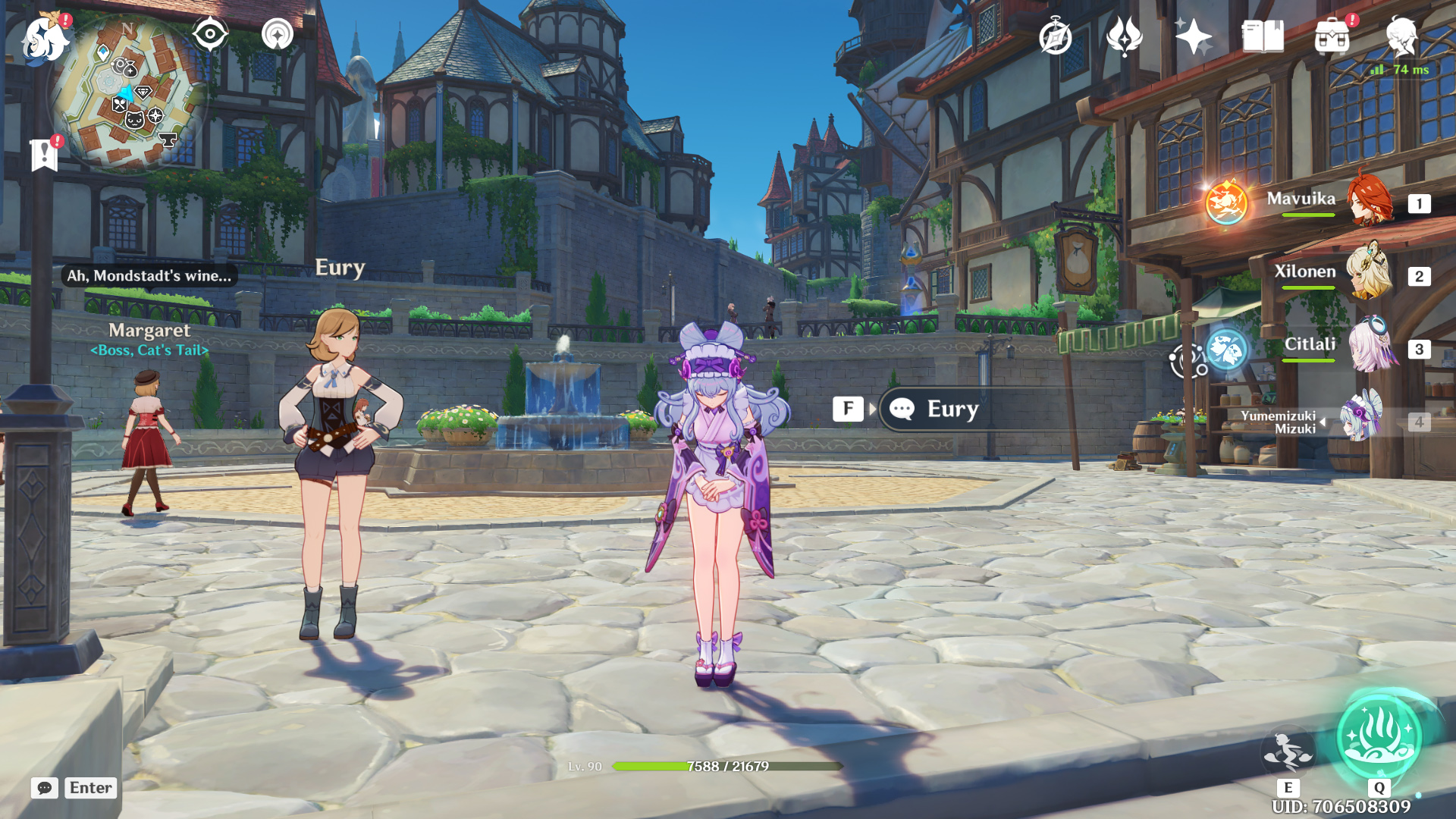The height and width of the screenshot is (819, 1456).
Task: Open the Paimon main menu
Action: tap(45, 38)
